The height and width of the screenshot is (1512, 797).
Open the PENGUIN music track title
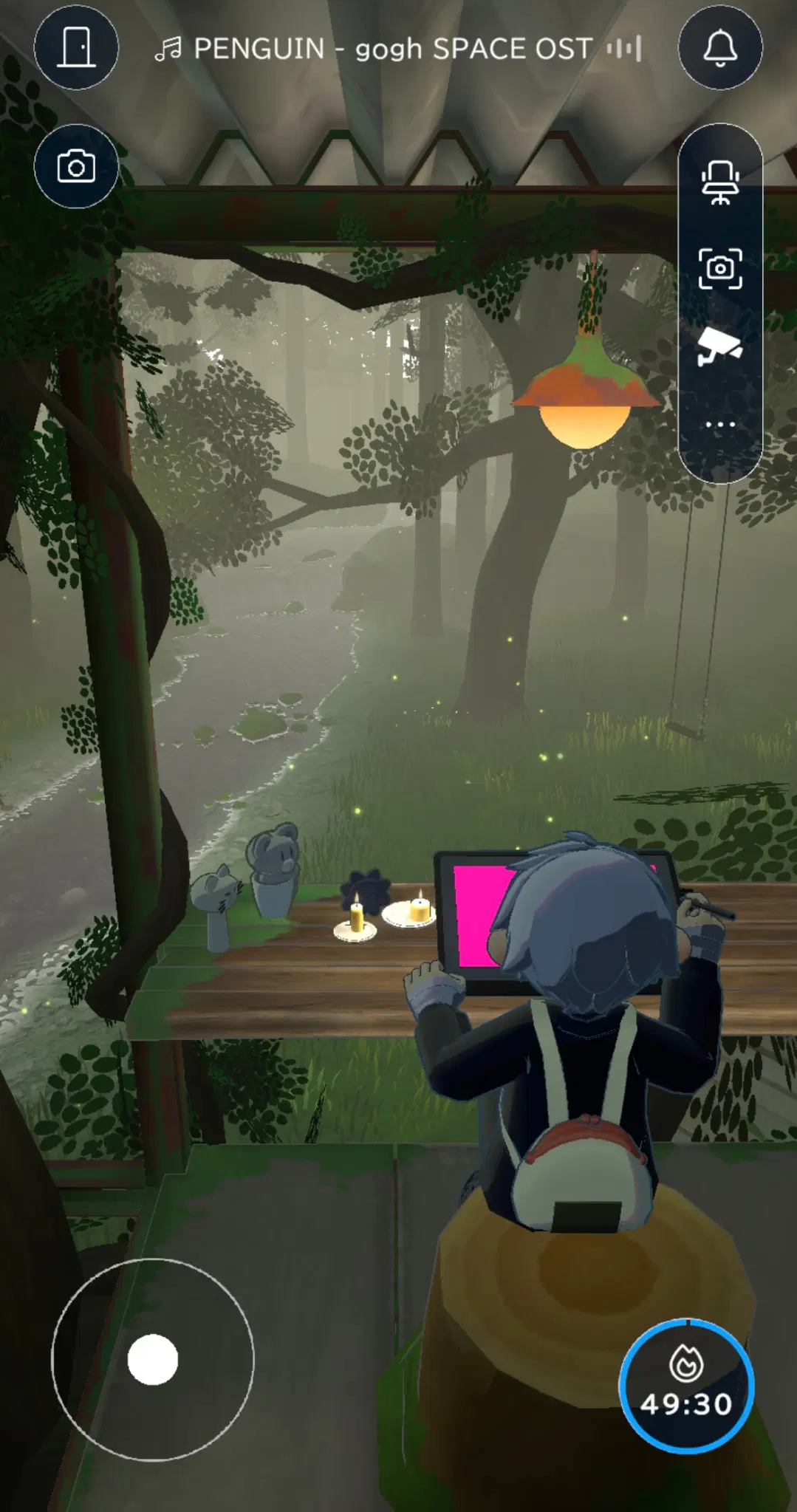point(392,49)
